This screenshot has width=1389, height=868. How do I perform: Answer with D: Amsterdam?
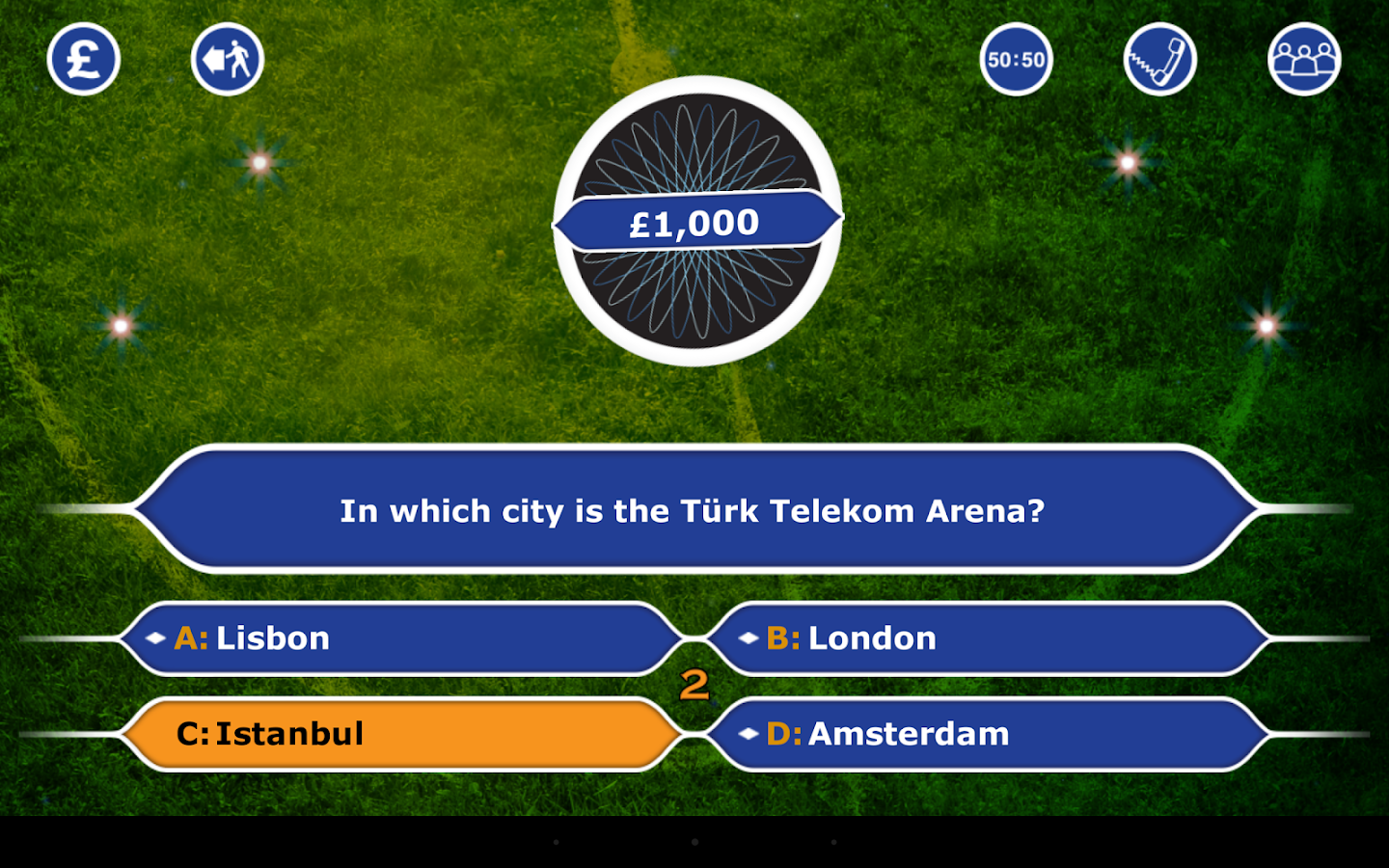(989, 734)
